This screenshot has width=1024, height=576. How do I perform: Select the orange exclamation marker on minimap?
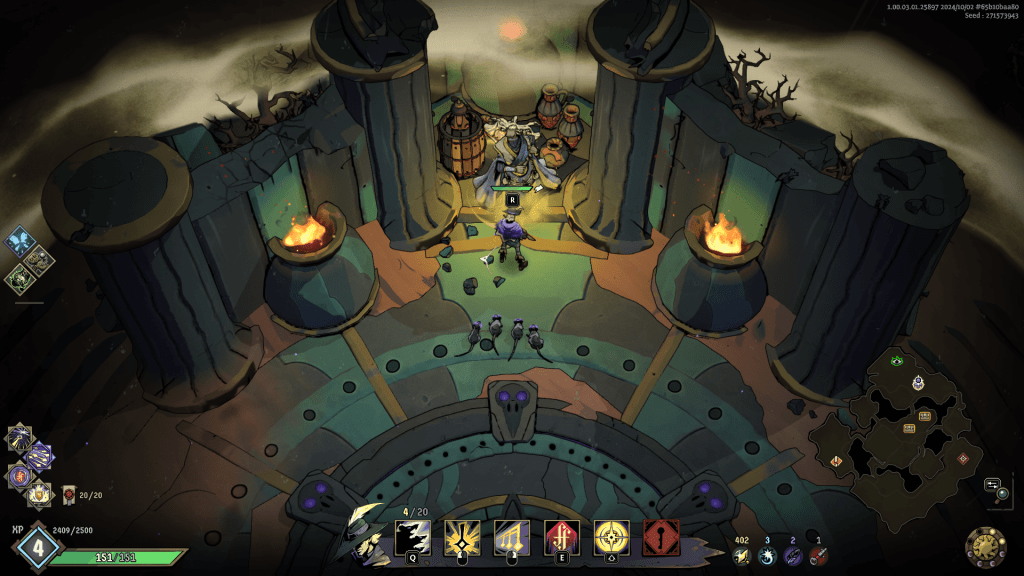(836, 460)
